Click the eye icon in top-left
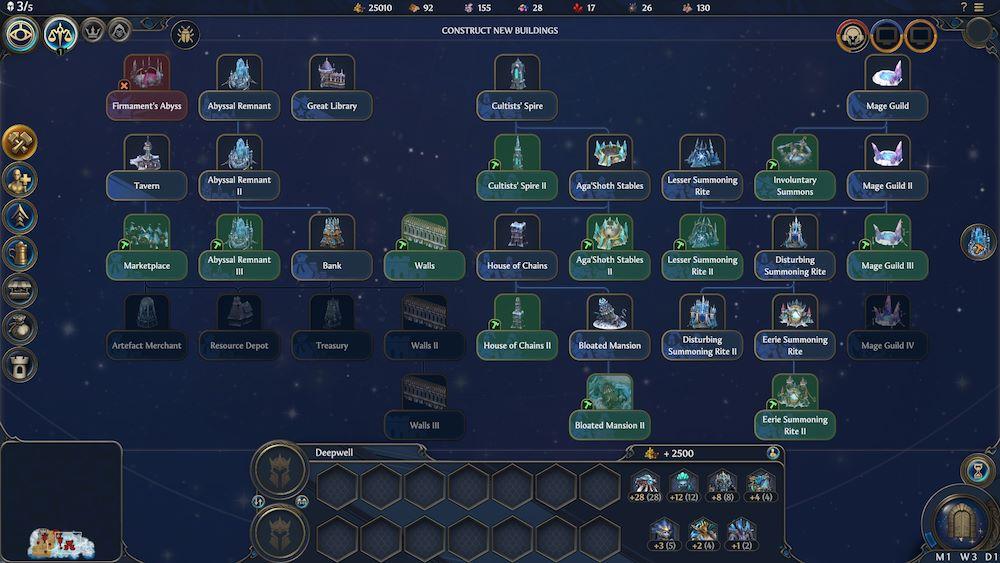The height and width of the screenshot is (563, 1000). pyautogui.click(x=19, y=34)
